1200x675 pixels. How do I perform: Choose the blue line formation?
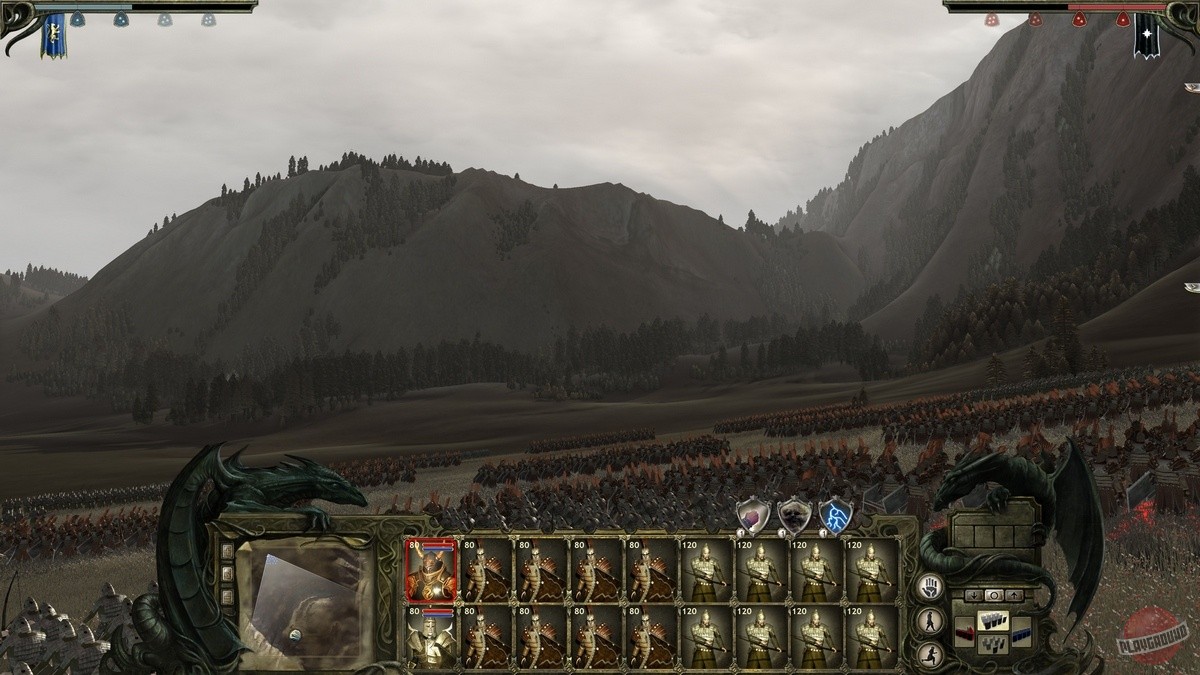click(1020, 632)
